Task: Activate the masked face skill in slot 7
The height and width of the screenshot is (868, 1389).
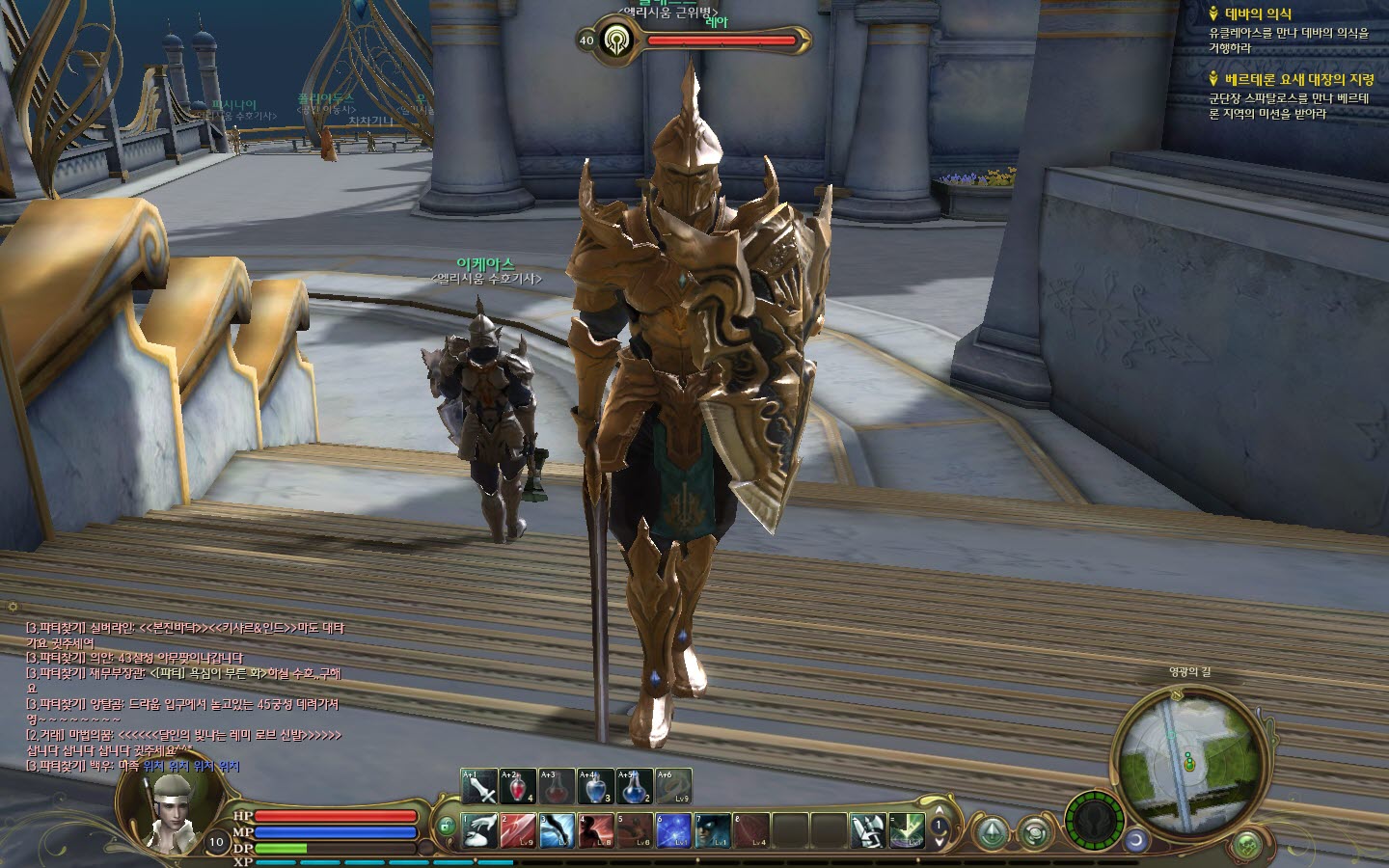Action: tap(712, 830)
